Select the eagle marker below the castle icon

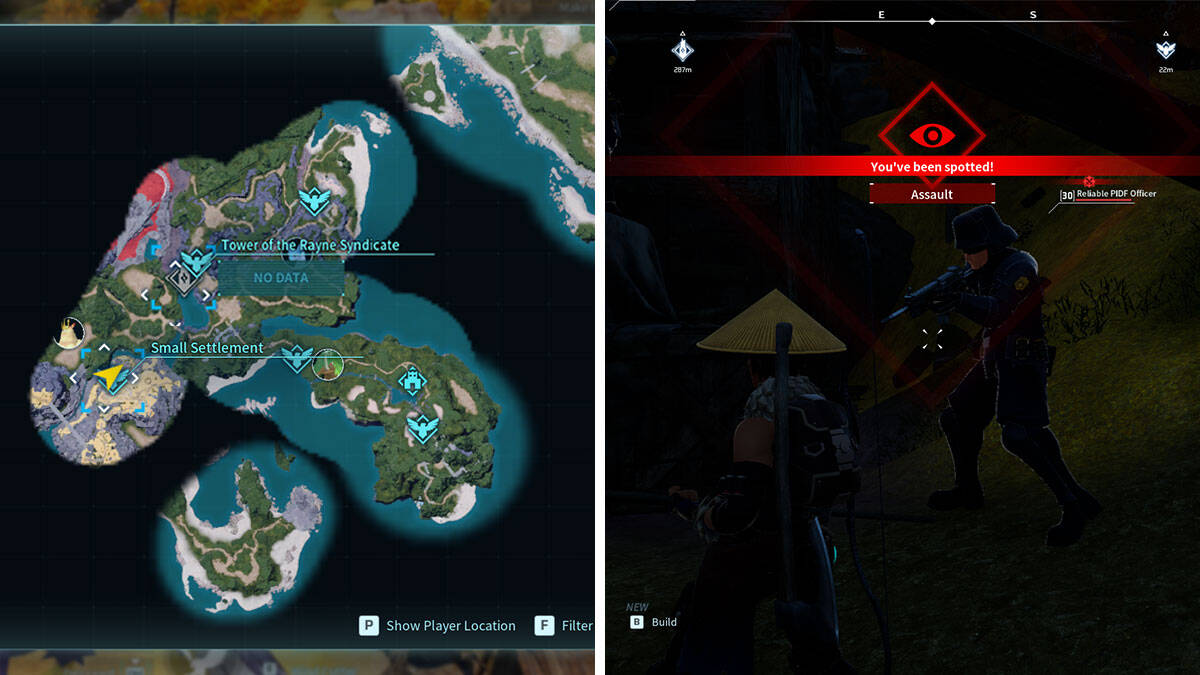point(423,427)
